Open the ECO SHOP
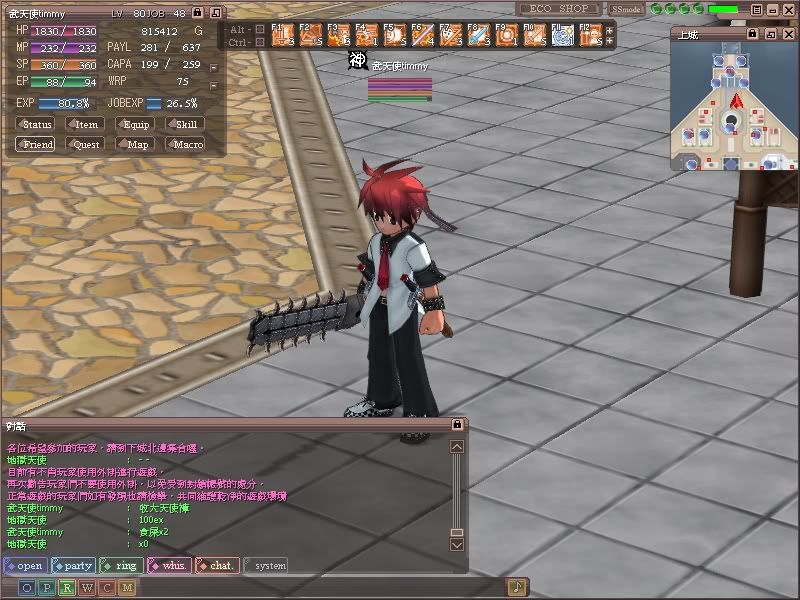Image resolution: width=800 pixels, height=600 pixels. click(x=559, y=8)
